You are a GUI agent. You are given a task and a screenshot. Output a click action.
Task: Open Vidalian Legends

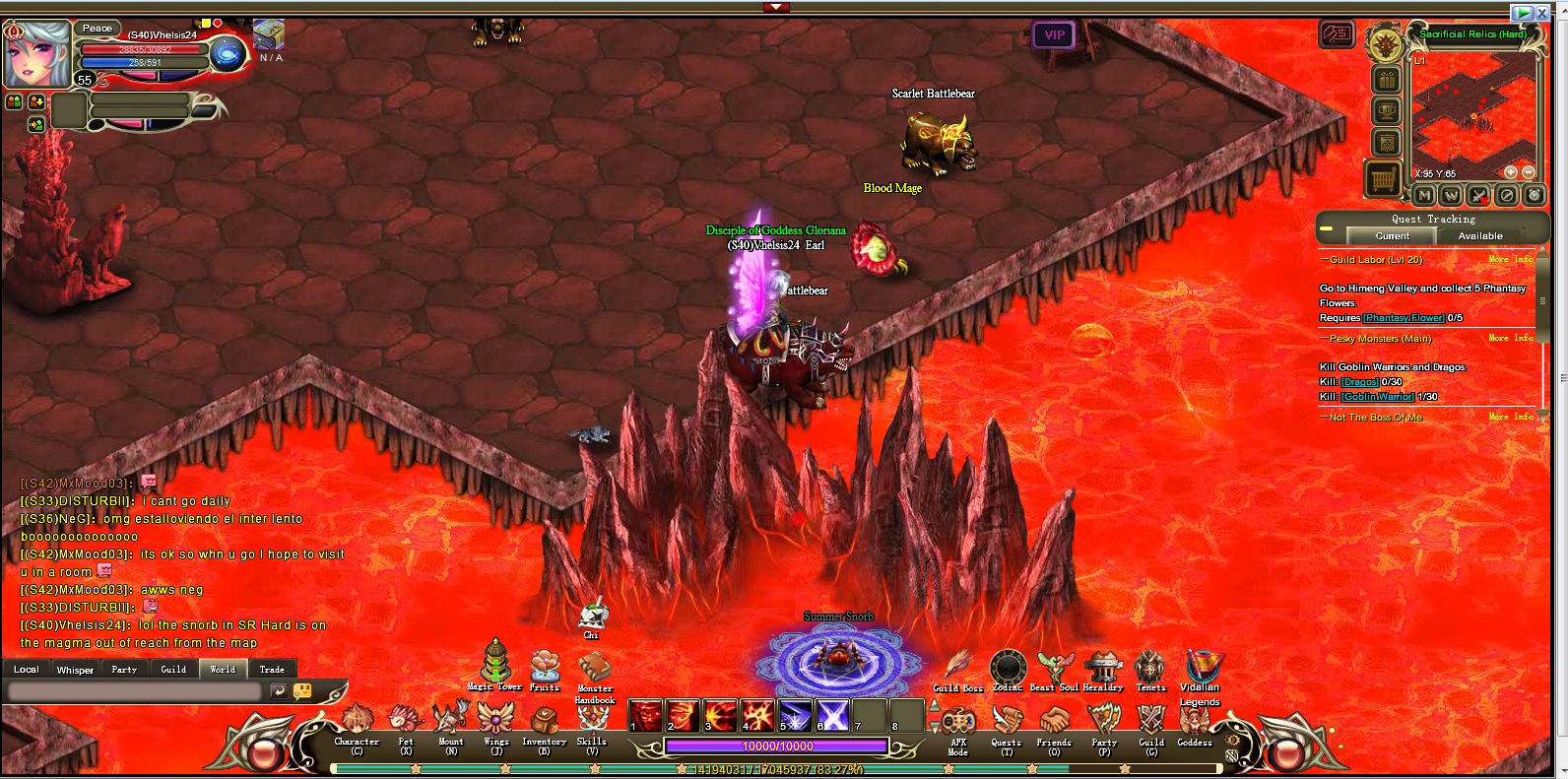pos(1200,669)
